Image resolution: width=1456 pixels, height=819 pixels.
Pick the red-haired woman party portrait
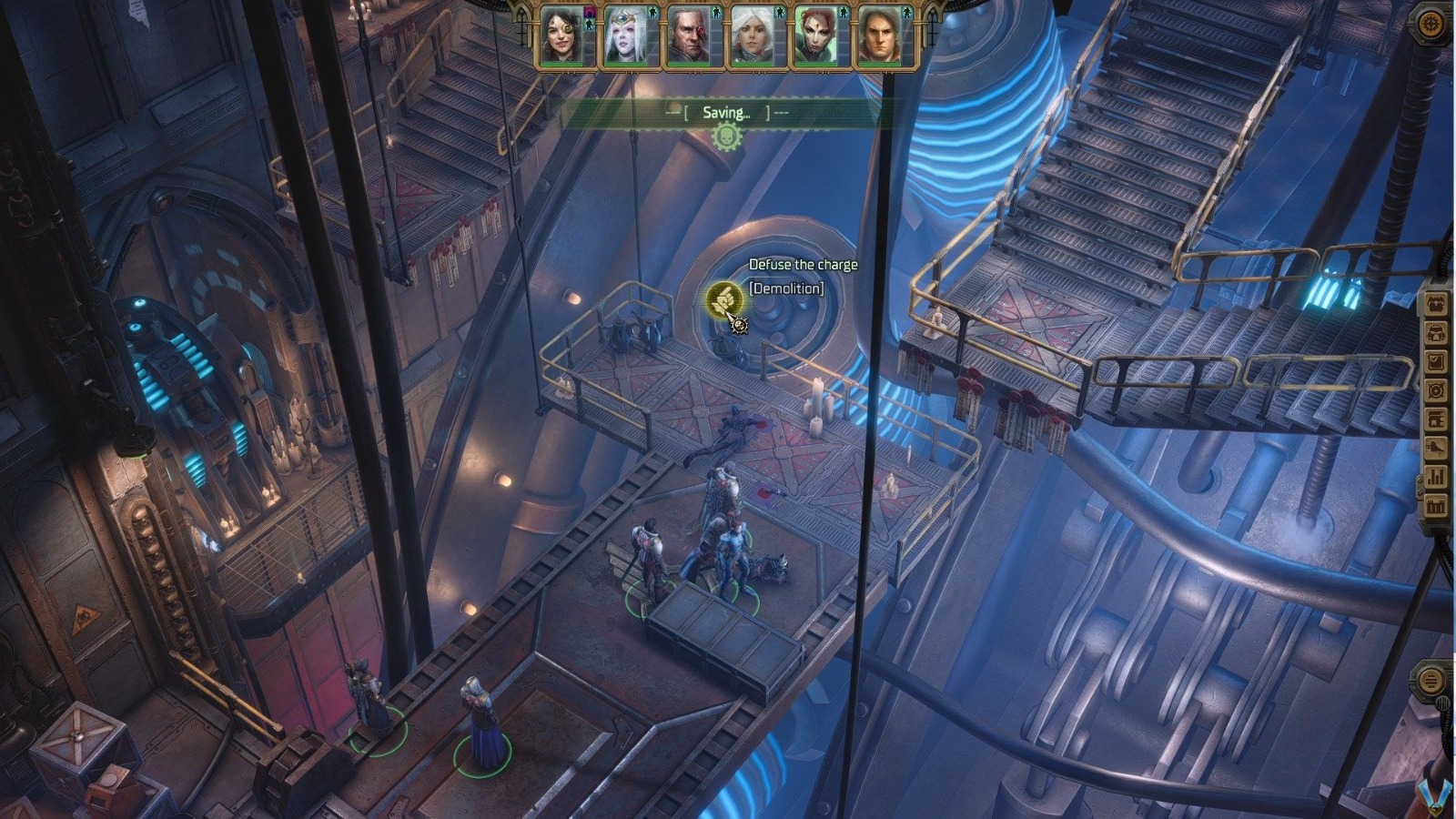tap(816, 38)
